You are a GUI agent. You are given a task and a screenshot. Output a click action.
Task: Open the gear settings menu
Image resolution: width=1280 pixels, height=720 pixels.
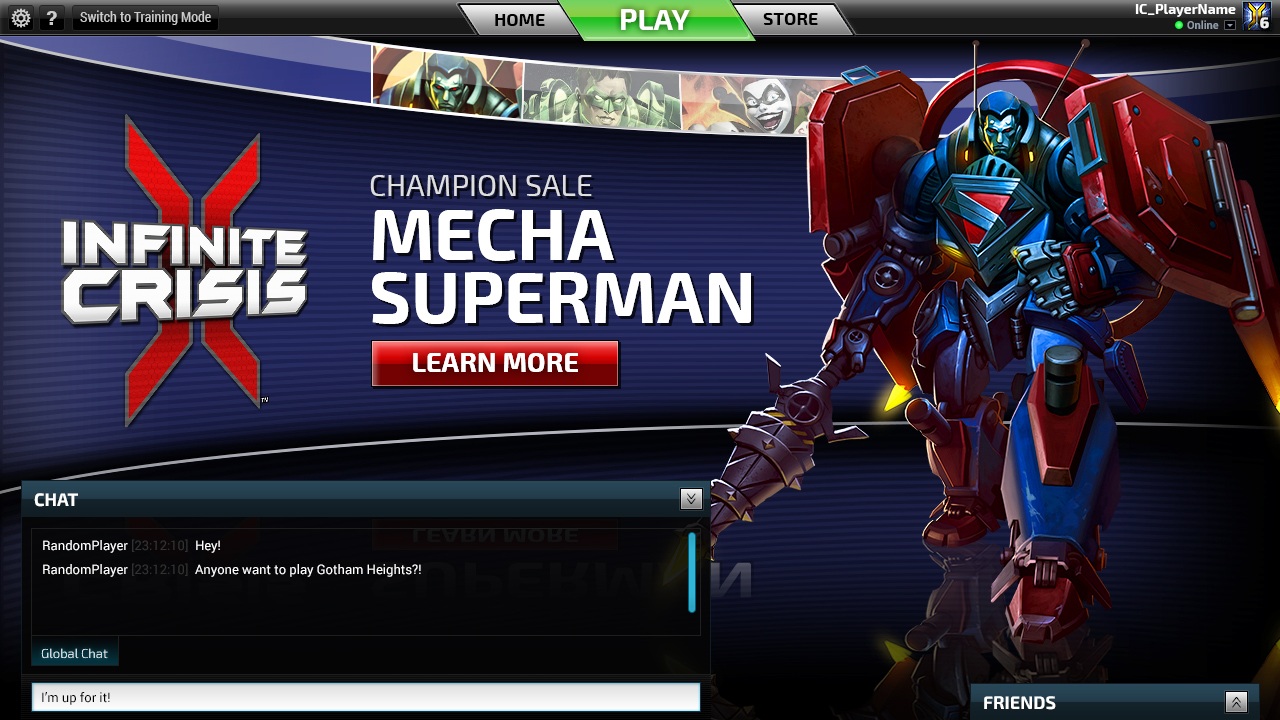pos(20,18)
